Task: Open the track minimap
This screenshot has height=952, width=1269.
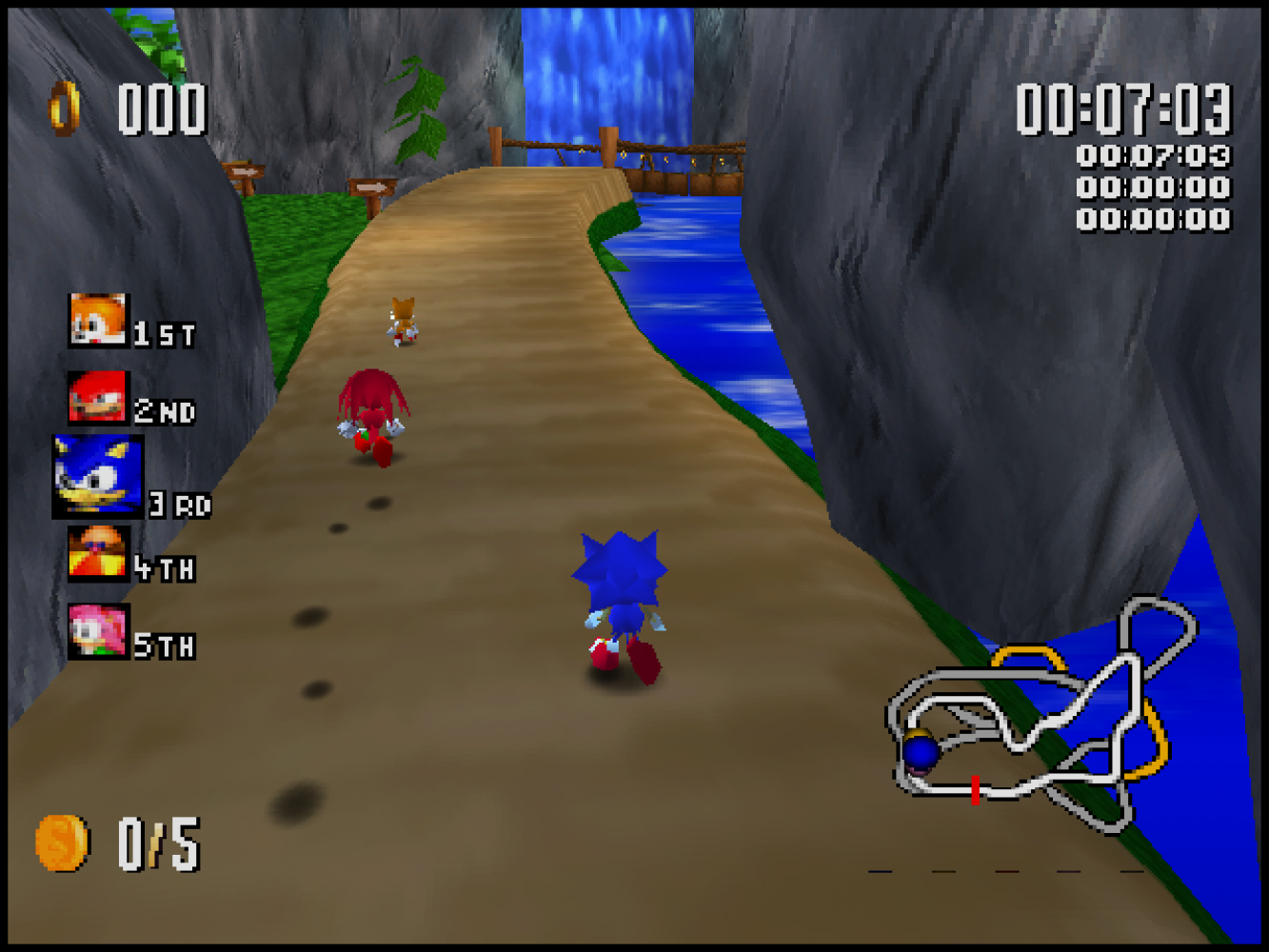Action: tap(1041, 715)
